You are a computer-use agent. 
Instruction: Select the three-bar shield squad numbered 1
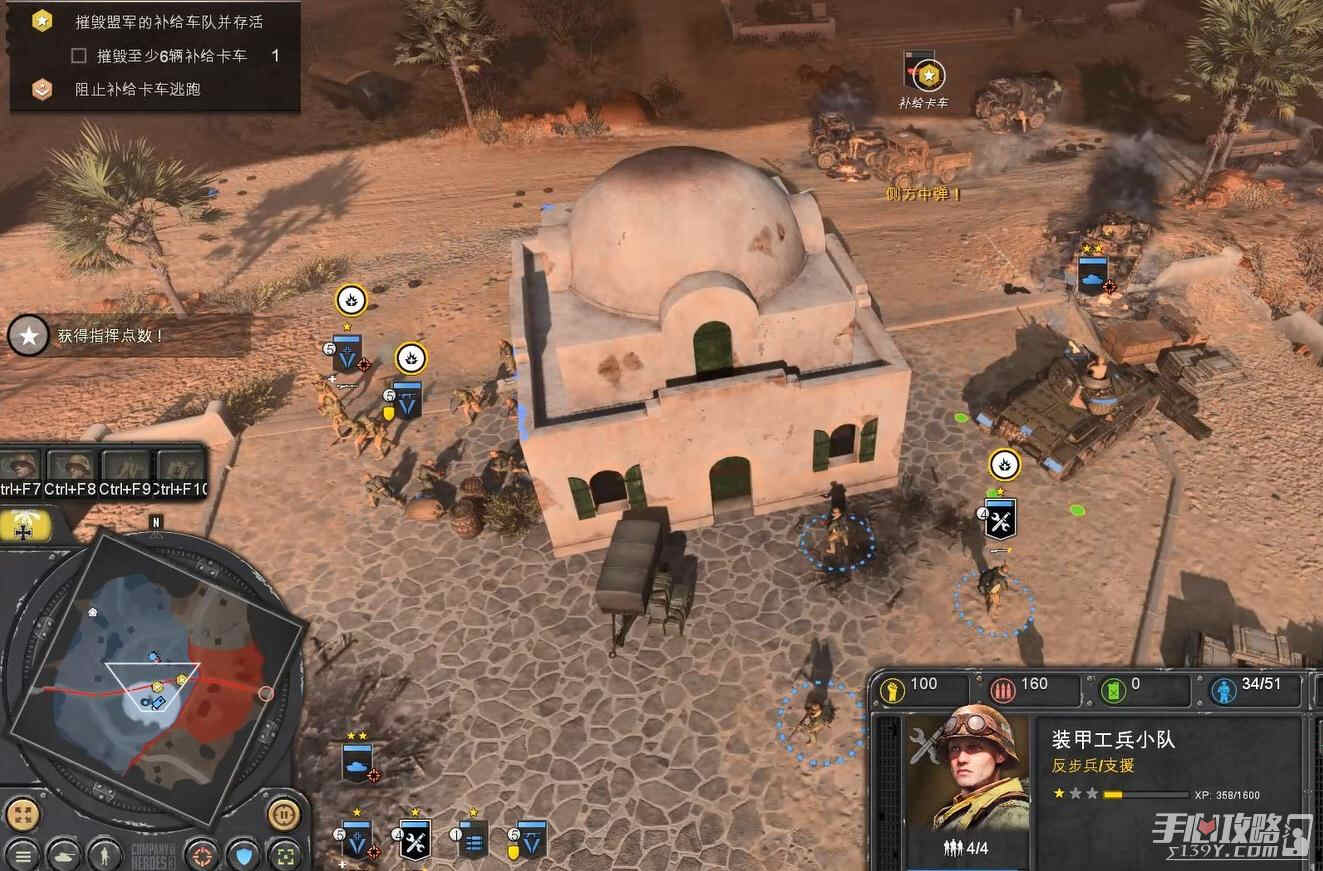473,839
